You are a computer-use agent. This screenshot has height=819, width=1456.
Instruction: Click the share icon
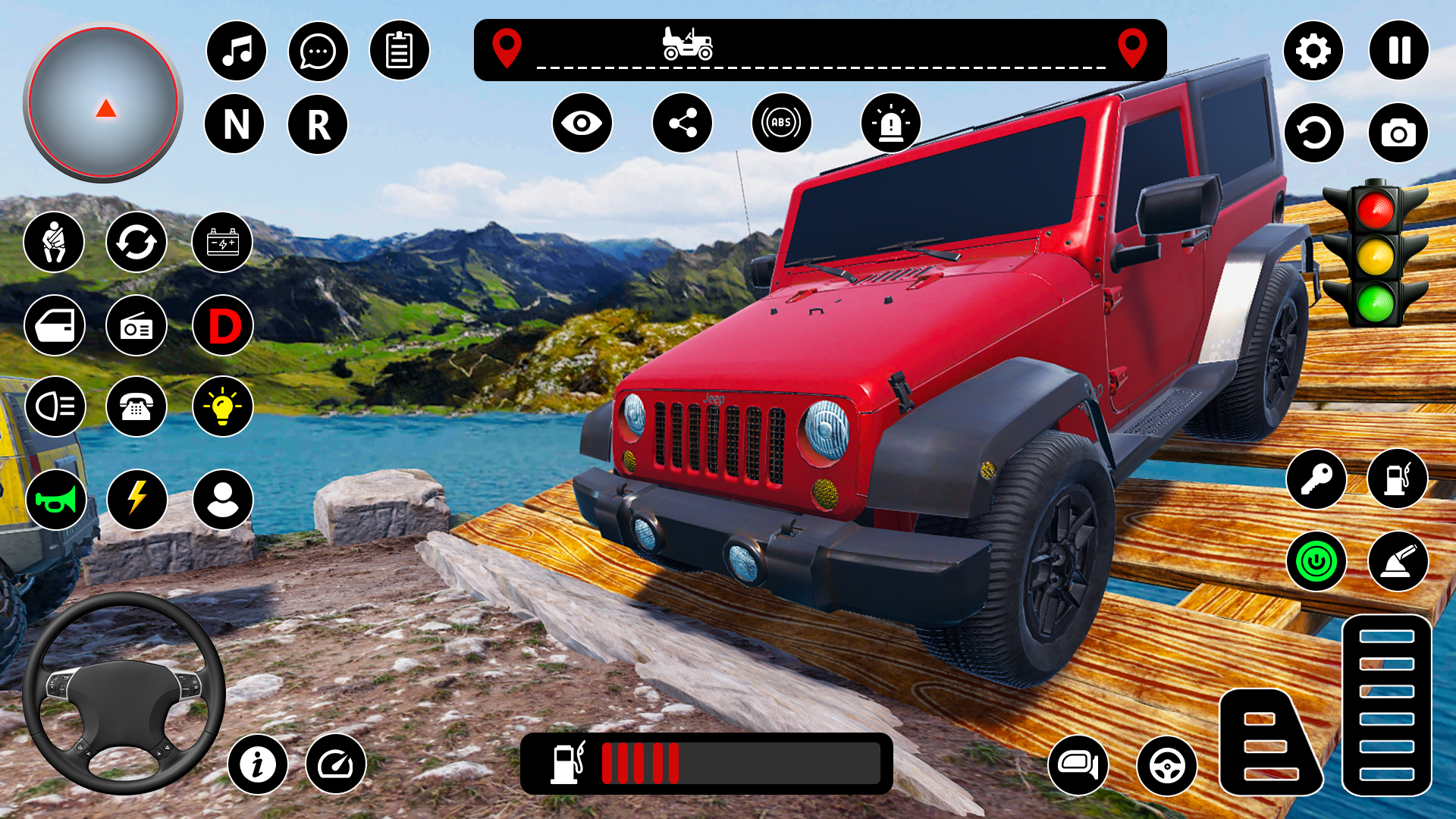[x=682, y=123]
